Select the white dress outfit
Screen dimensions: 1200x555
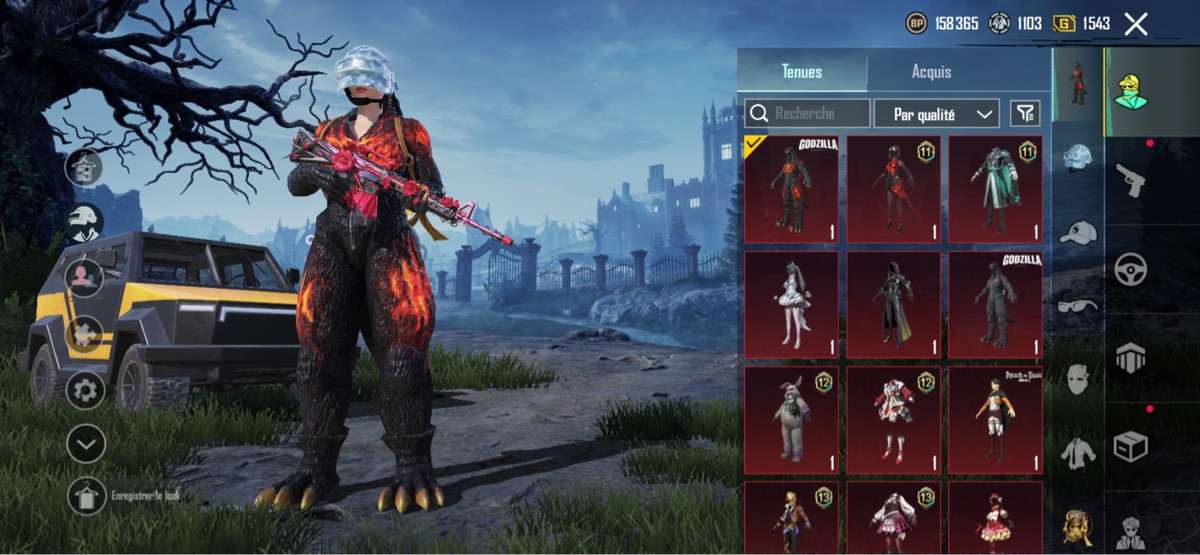[793, 304]
